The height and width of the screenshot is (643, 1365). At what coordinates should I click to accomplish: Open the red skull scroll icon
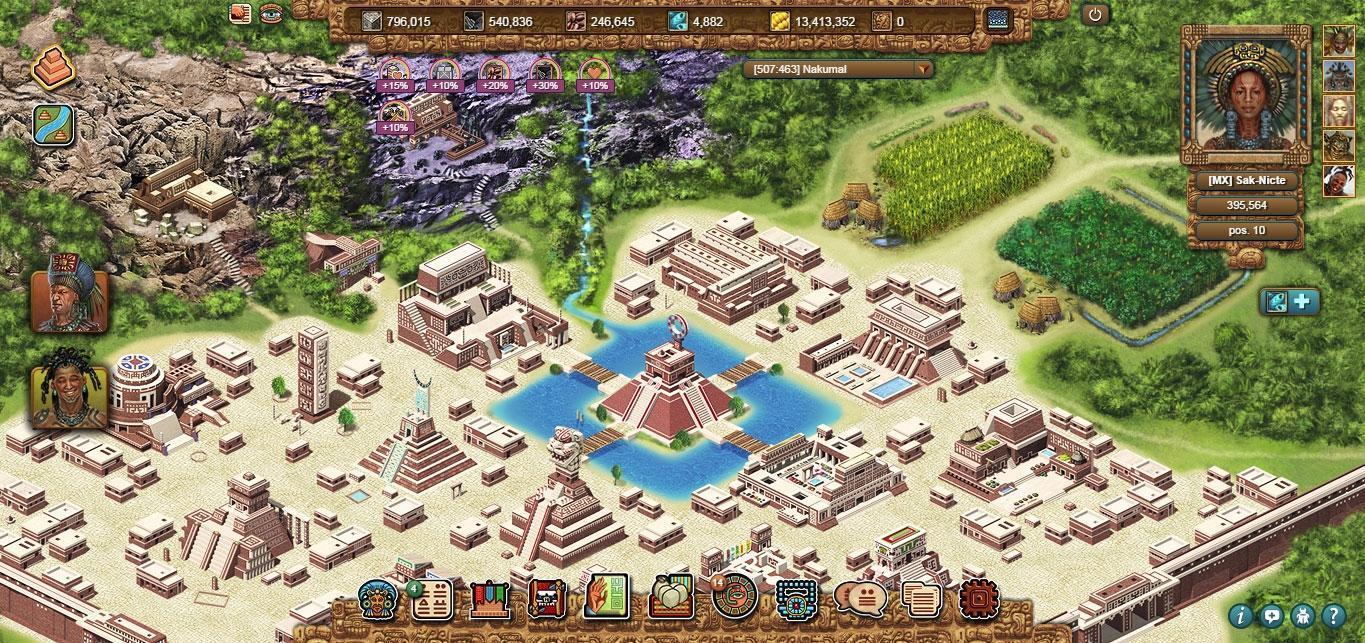click(x=546, y=599)
